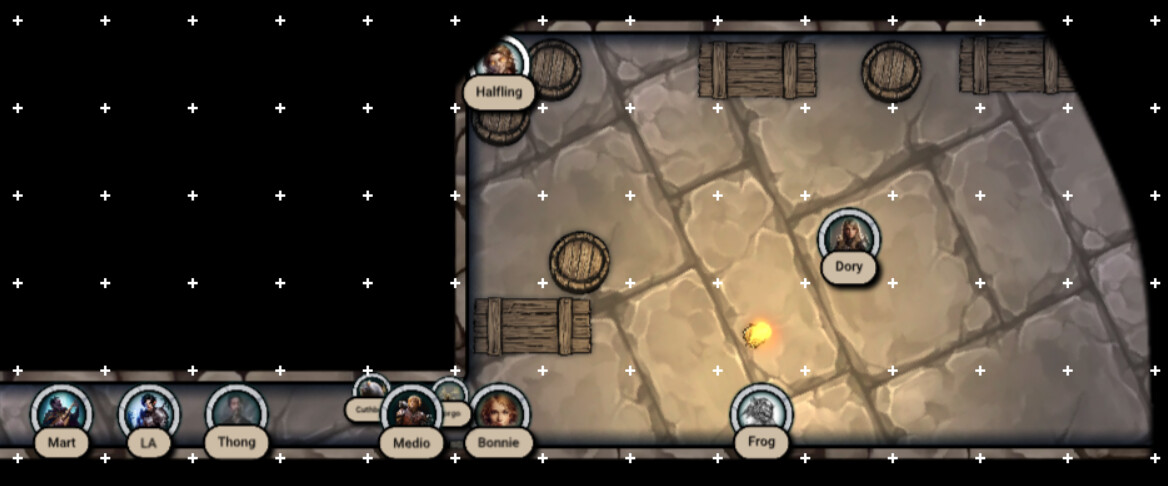The height and width of the screenshot is (486, 1168).
Task: Select the Mart character token
Action: point(62,413)
